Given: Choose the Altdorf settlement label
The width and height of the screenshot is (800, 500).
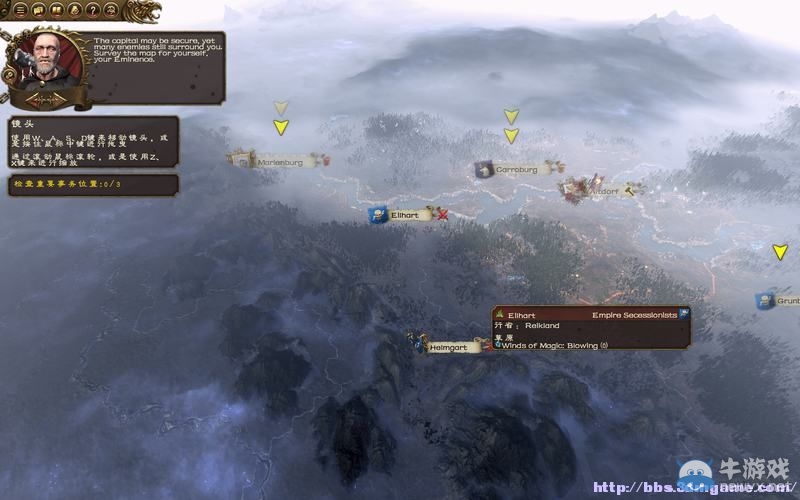Looking at the screenshot, I should coord(604,189).
